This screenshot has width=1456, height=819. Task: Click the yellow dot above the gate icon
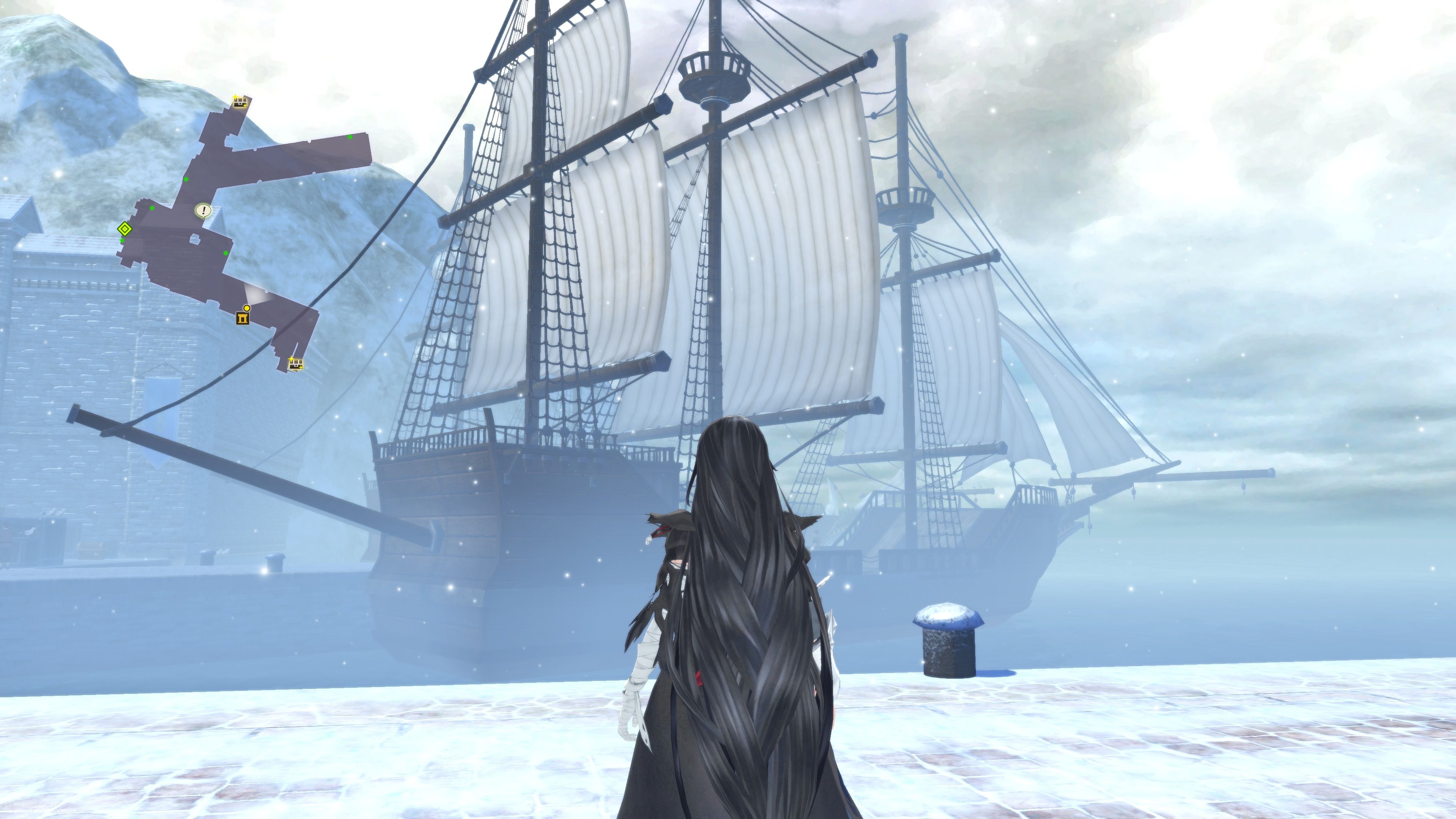[x=246, y=308]
